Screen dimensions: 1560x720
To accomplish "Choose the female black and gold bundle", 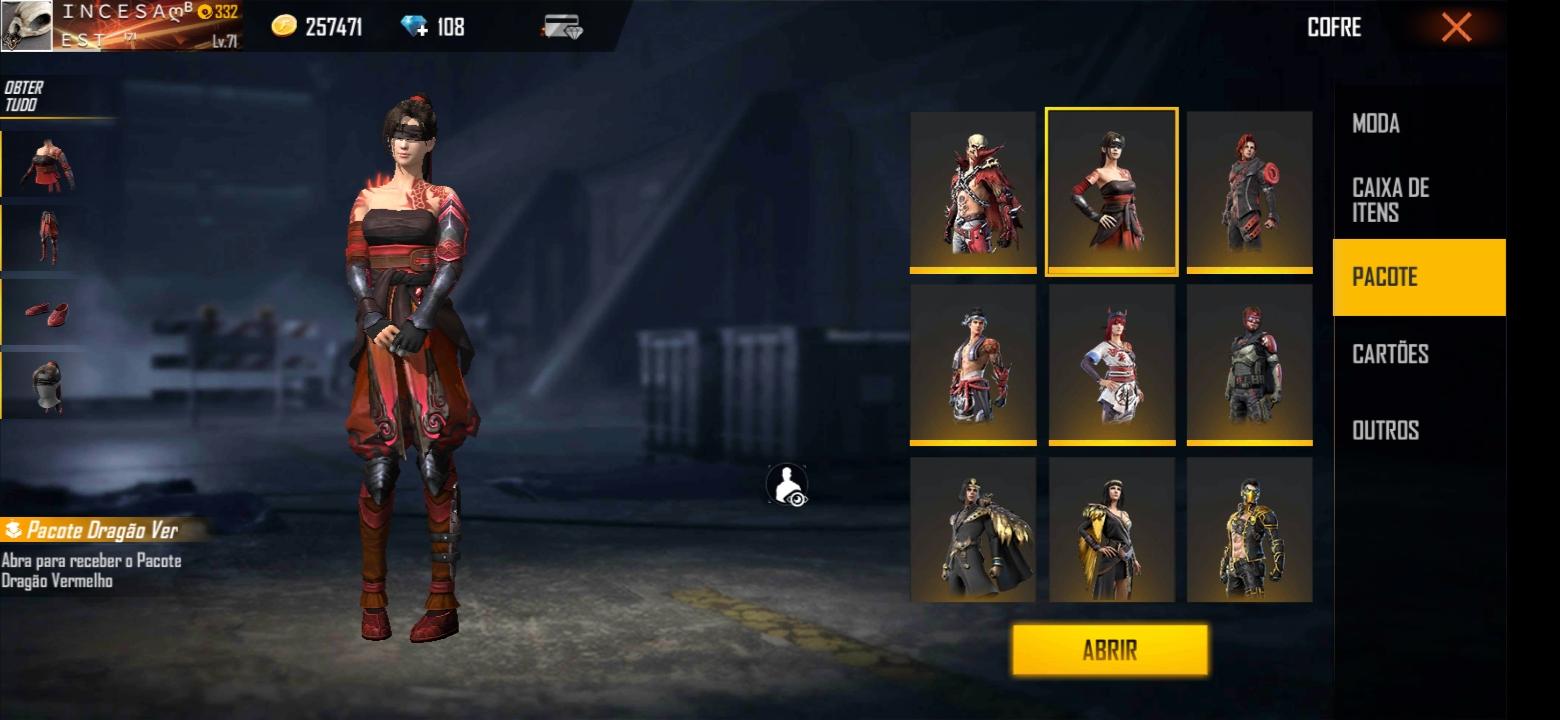I will (x=1111, y=530).
